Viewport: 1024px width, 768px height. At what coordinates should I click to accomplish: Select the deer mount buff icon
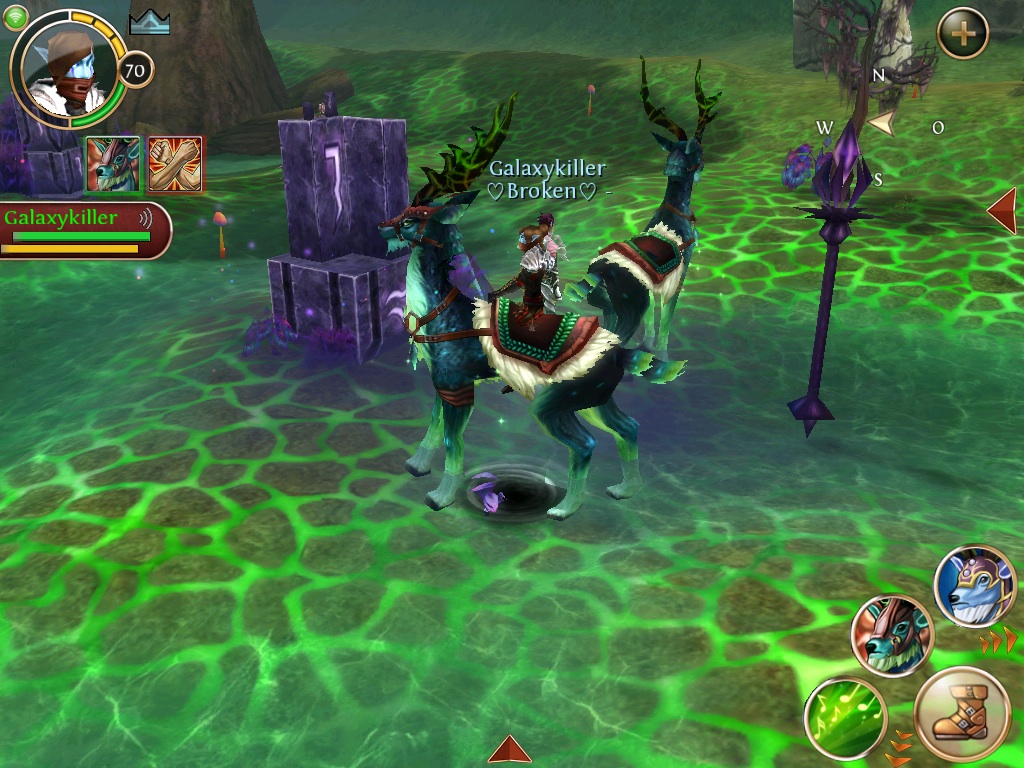pyautogui.click(x=113, y=164)
